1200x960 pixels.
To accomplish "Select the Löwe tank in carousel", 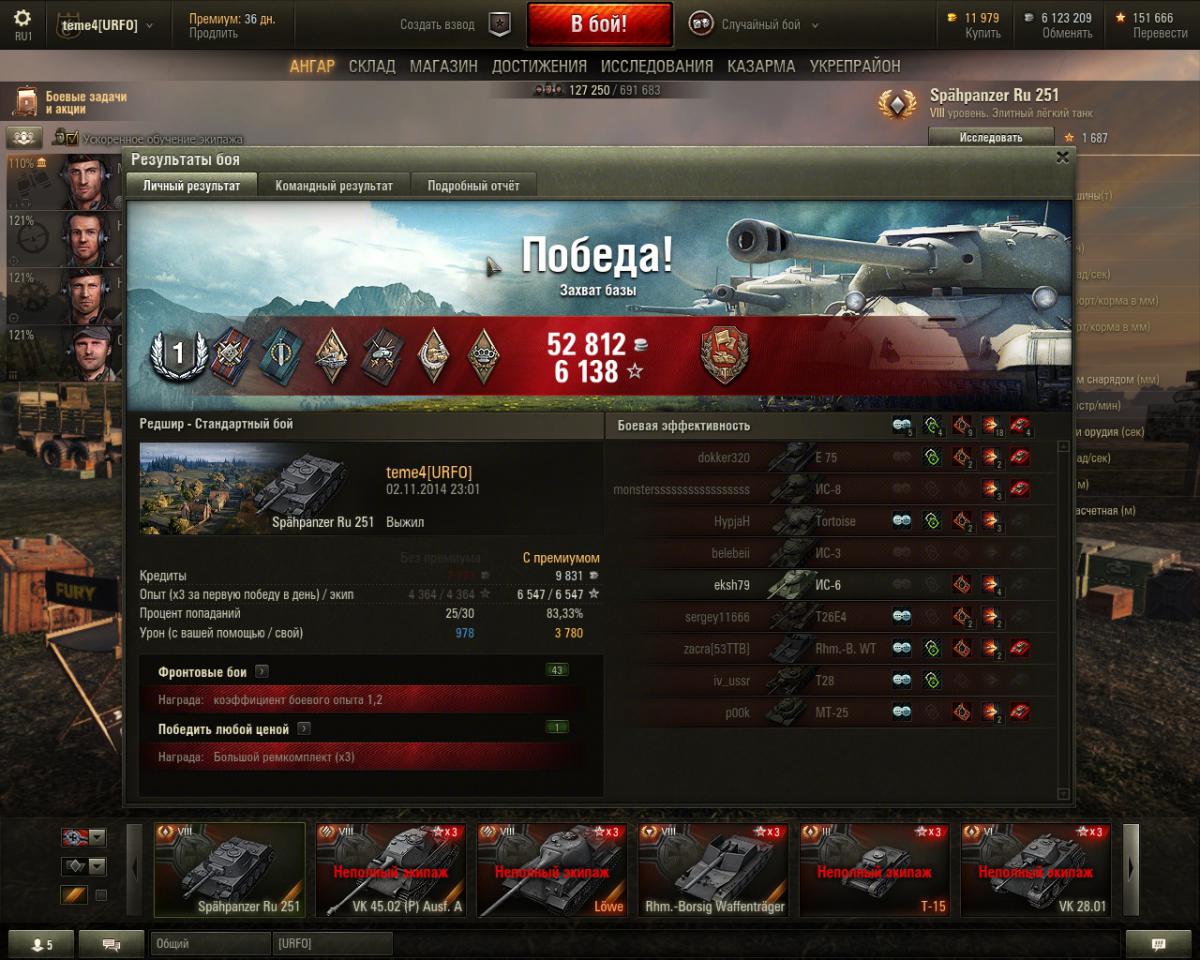I will coord(552,870).
